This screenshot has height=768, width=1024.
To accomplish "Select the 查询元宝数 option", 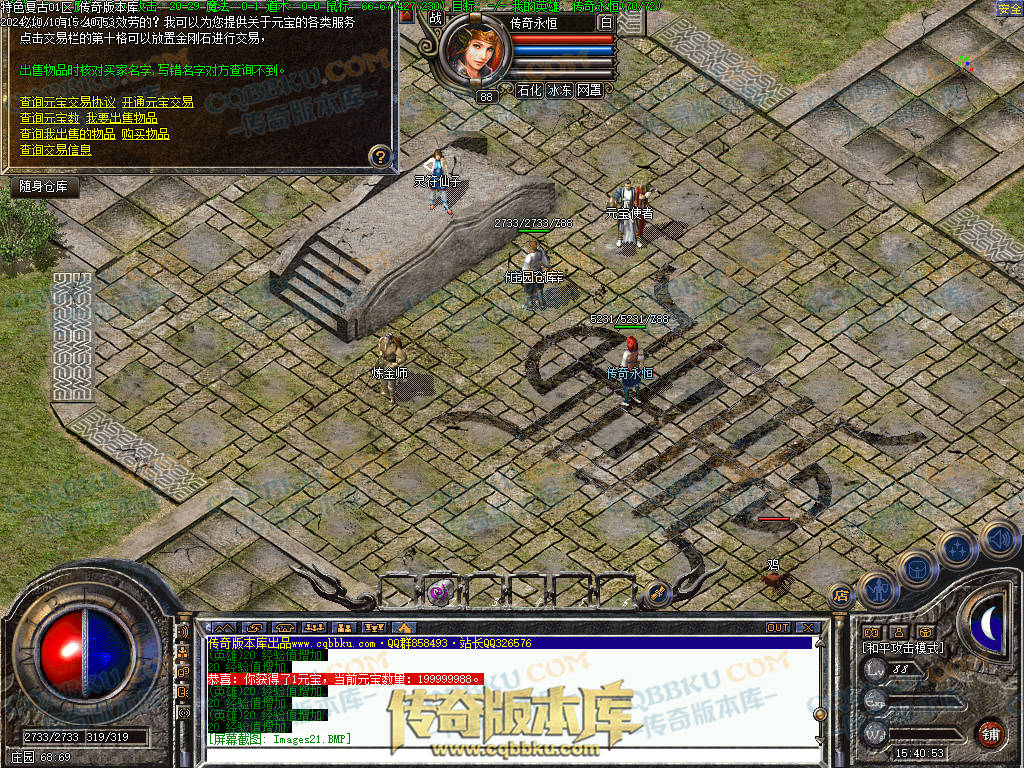I will (x=50, y=118).
